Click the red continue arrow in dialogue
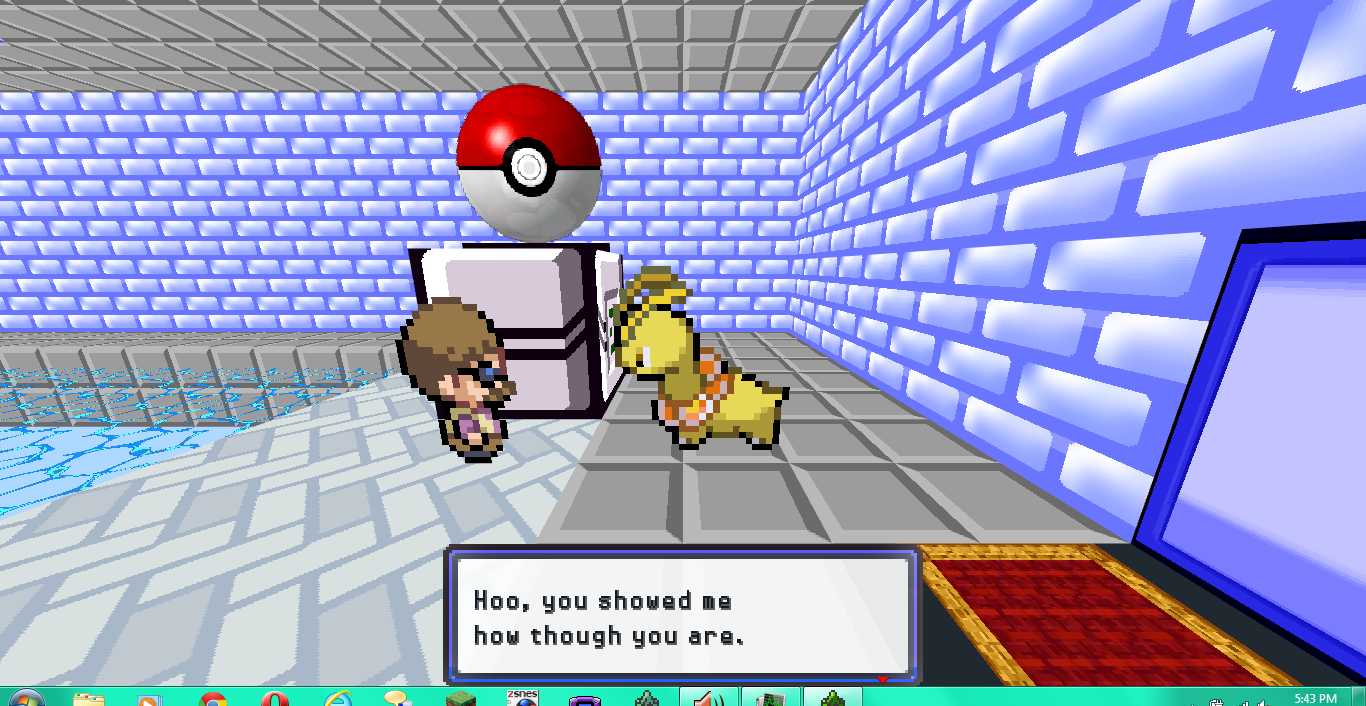This screenshot has height=706, width=1366. click(x=882, y=681)
